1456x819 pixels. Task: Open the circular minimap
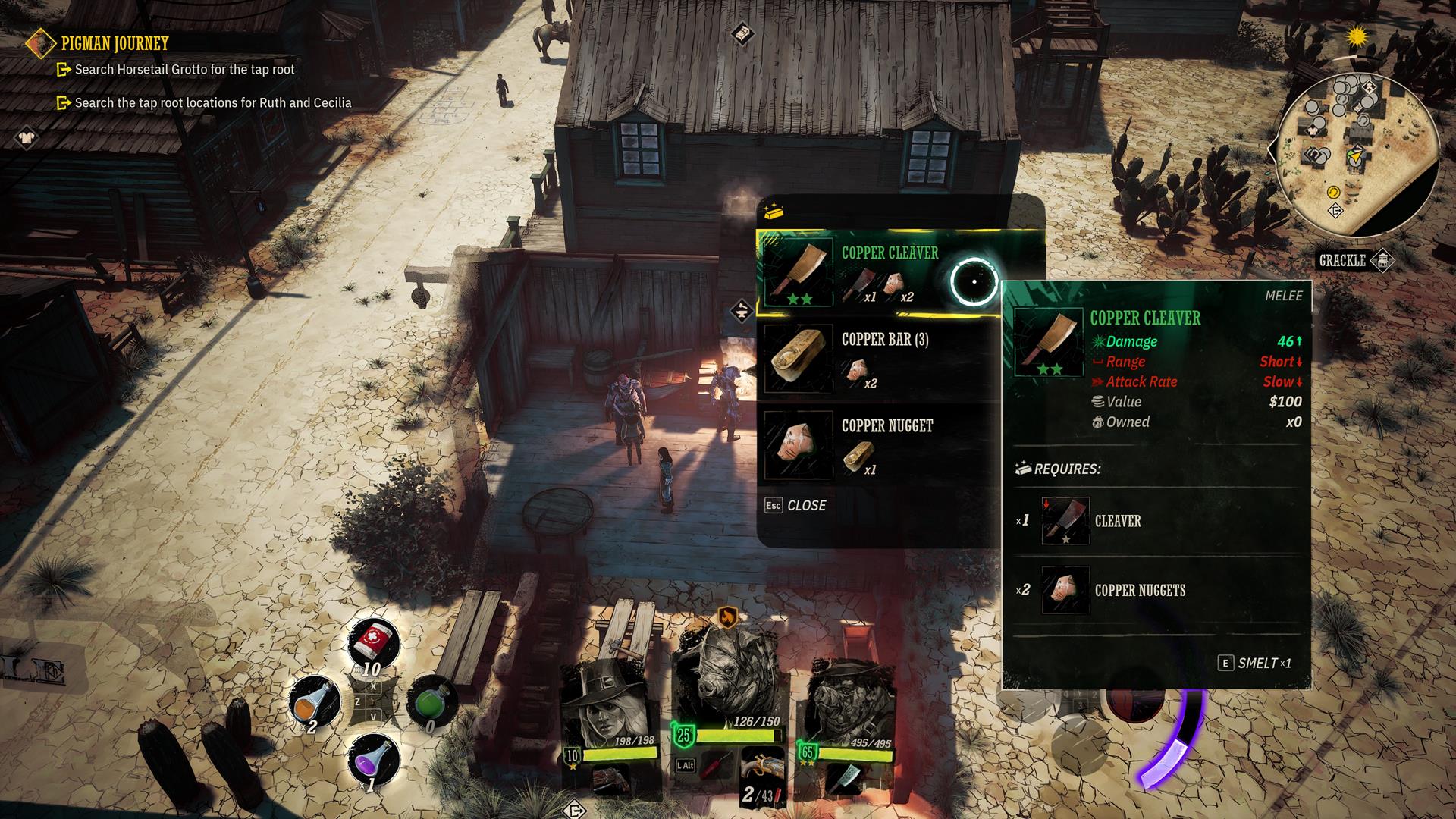pyautogui.click(x=1356, y=155)
